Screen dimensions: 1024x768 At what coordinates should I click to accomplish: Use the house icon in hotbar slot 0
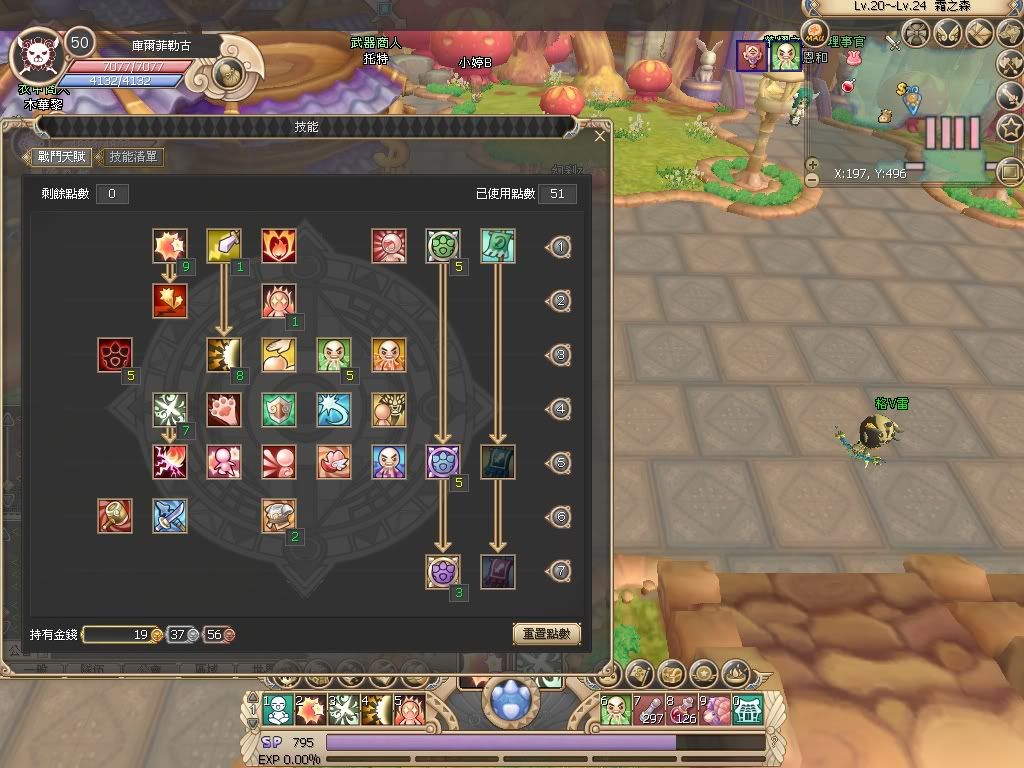tap(749, 709)
